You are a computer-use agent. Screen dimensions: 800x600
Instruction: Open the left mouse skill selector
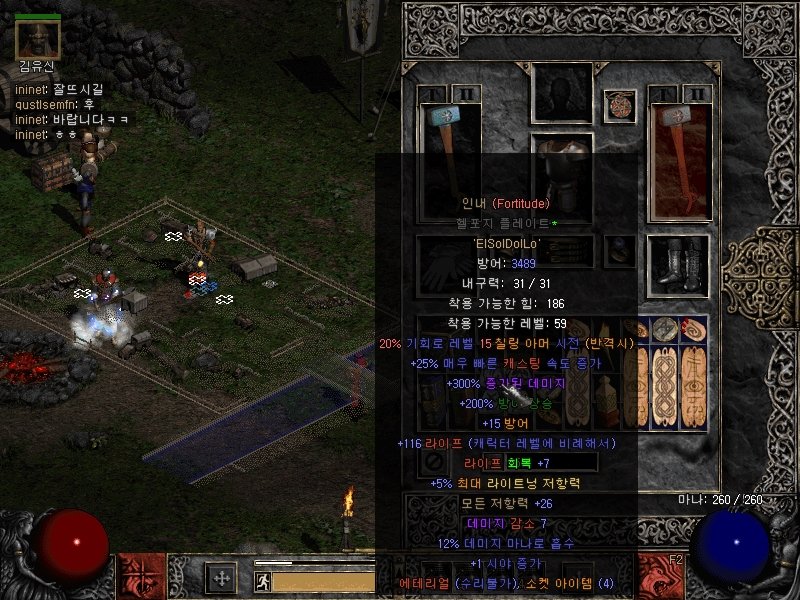pos(138,577)
